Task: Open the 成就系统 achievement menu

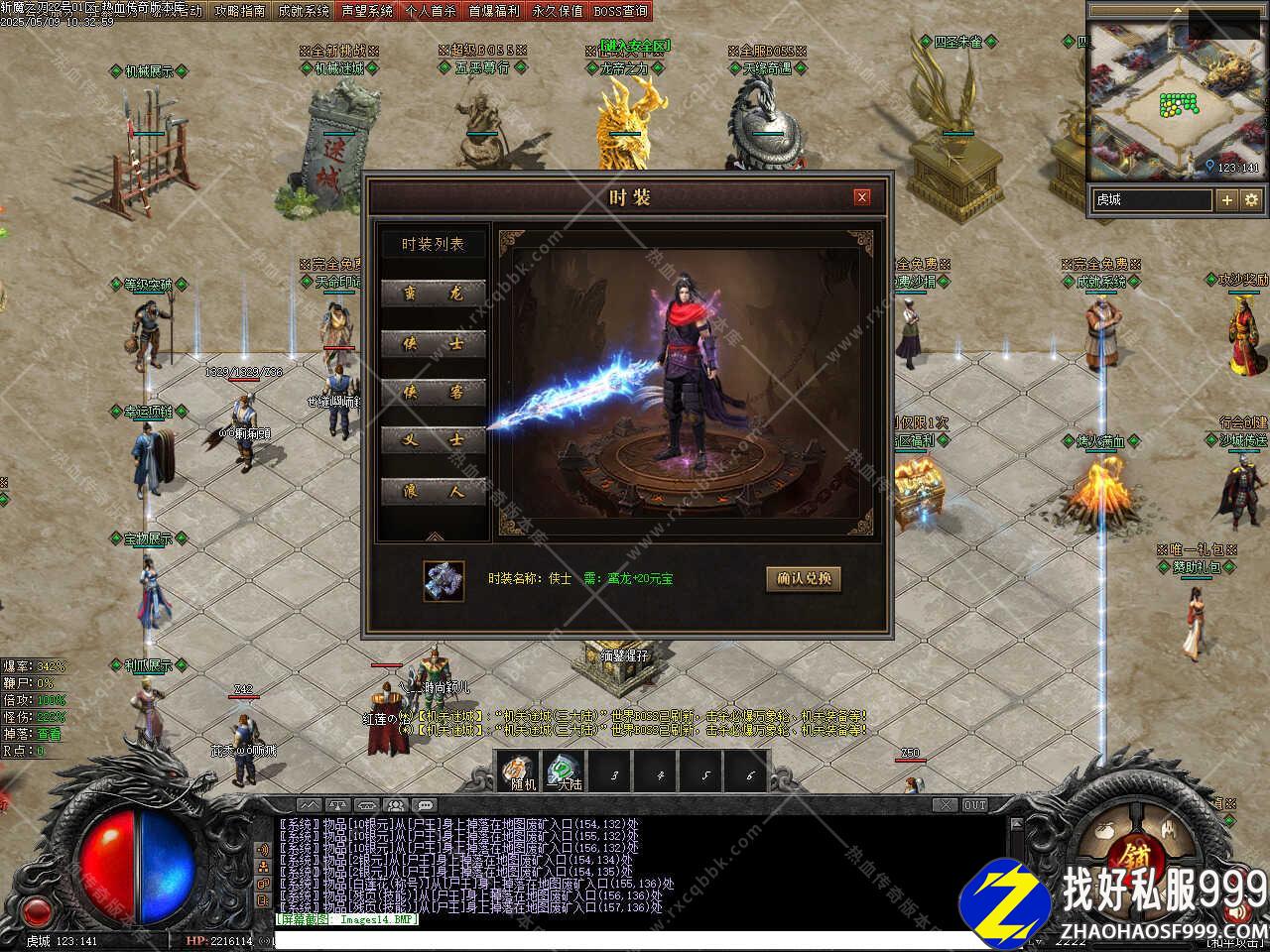Action: 304,11
